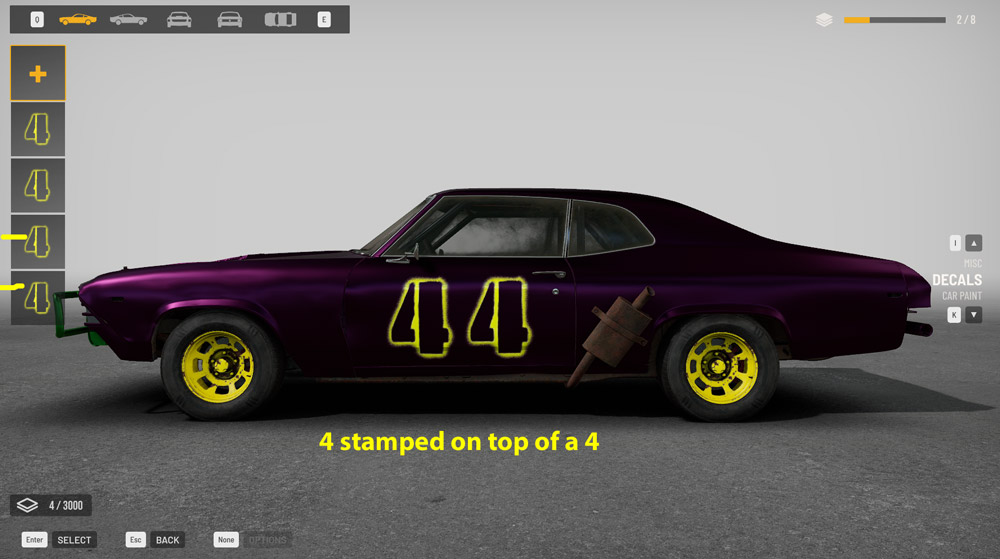Switch to the orange side-profile car view
Viewport: 1000px width, 559px height.
(77, 19)
